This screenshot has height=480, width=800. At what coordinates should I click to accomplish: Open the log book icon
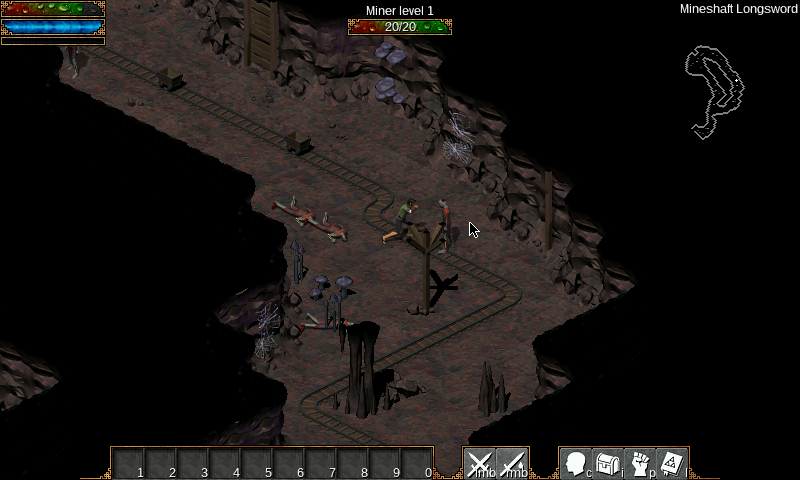coord(671,464)
